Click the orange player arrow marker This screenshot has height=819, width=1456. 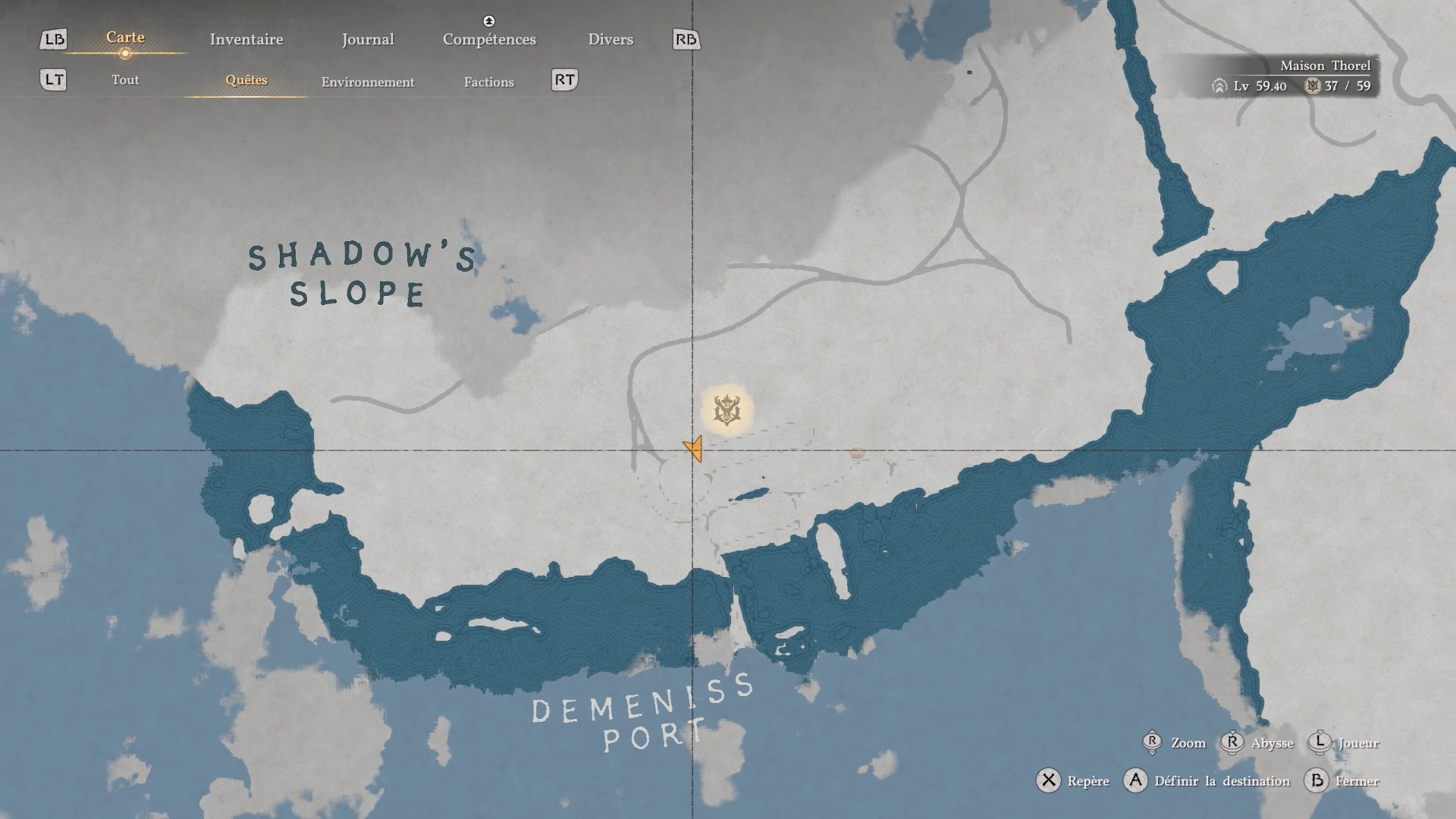pyautogui.click(x=694, y=448)
